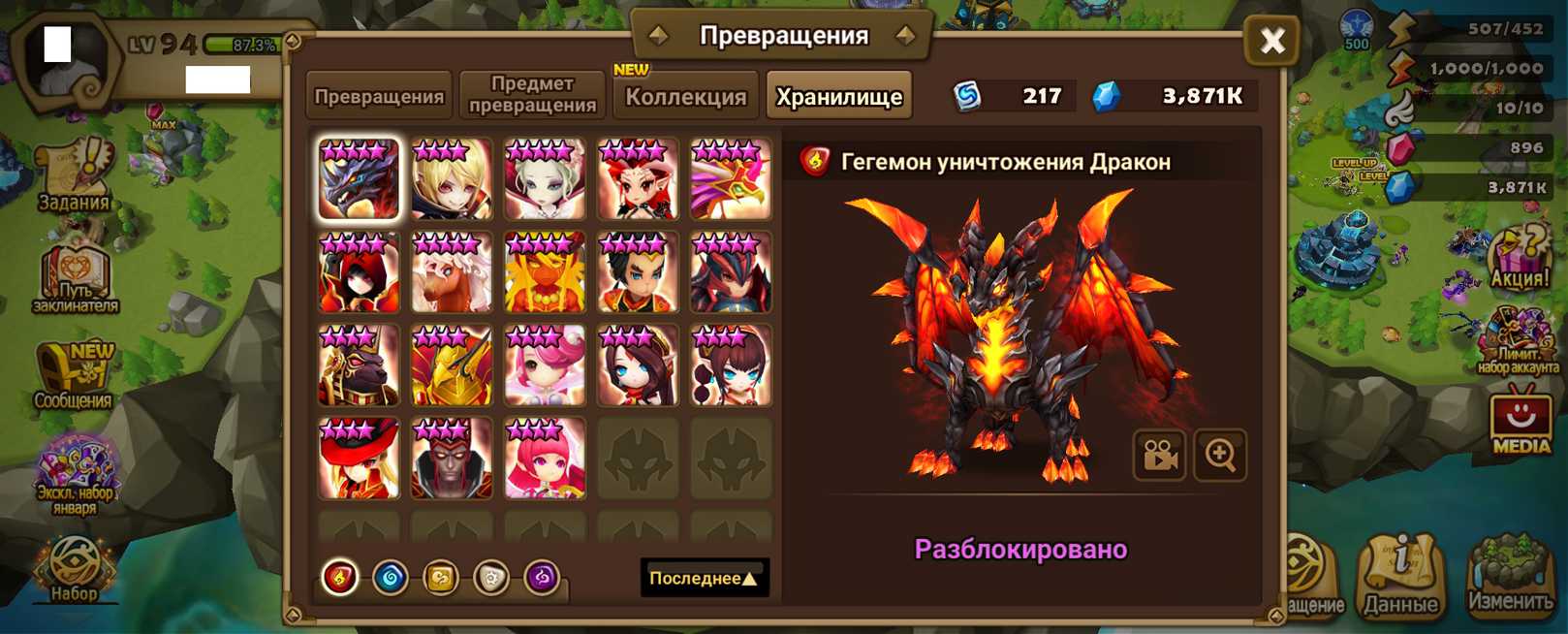Show the Коллекция tab
The width and height of the screenshot is (1568, 634).
pos(686,96)
